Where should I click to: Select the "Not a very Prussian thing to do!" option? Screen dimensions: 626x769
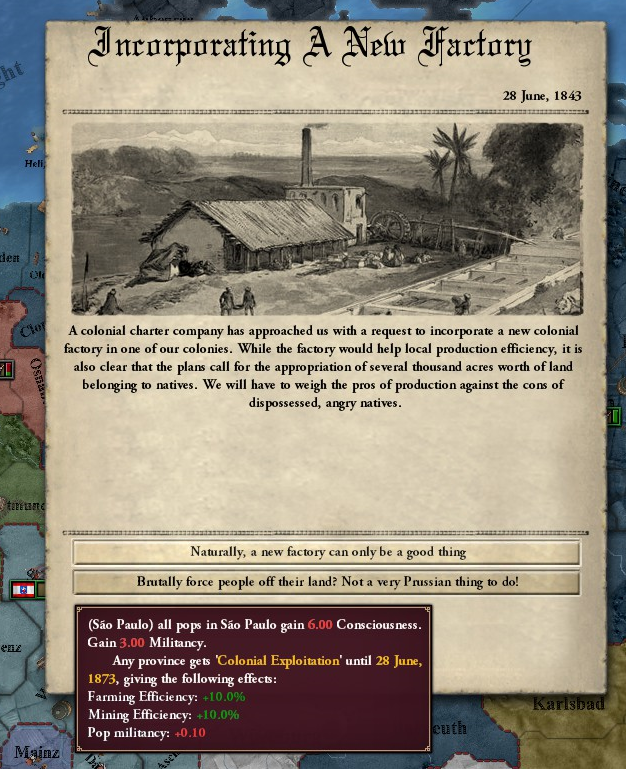pyautogui.click(x=327, y=582)
